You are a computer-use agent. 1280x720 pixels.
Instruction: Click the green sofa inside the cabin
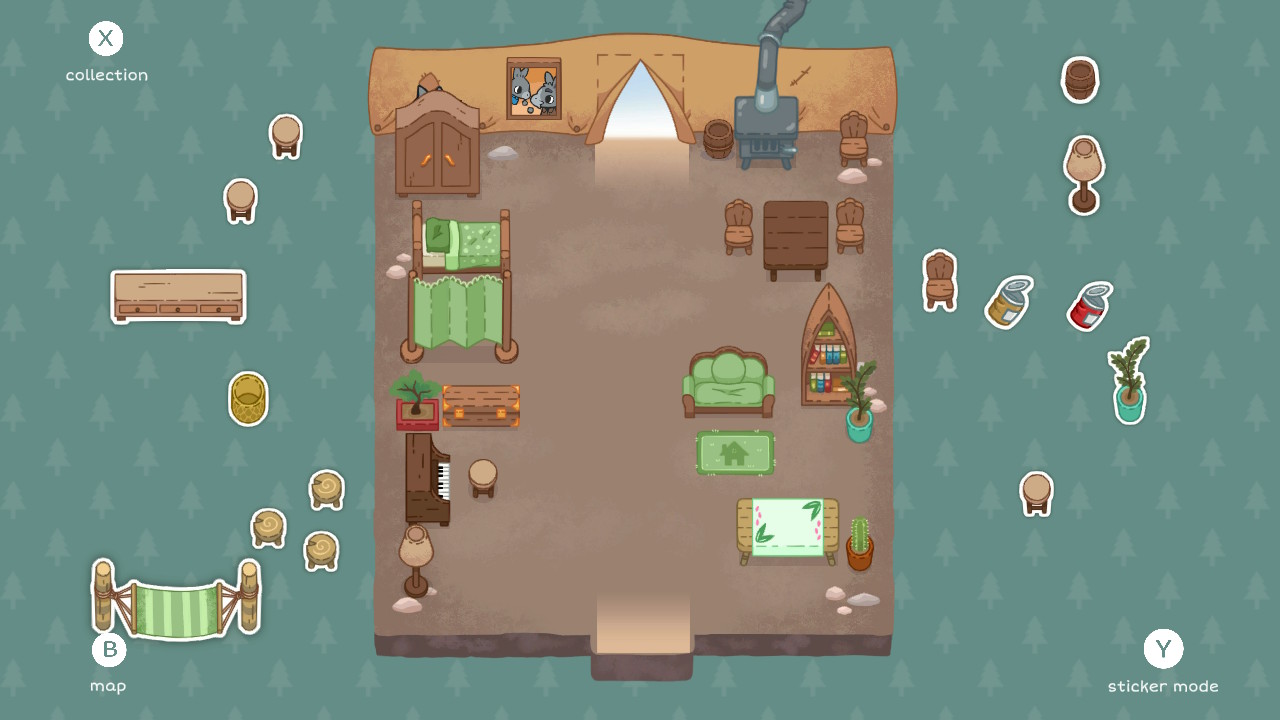pyautogui.click(x=730, y=383)
